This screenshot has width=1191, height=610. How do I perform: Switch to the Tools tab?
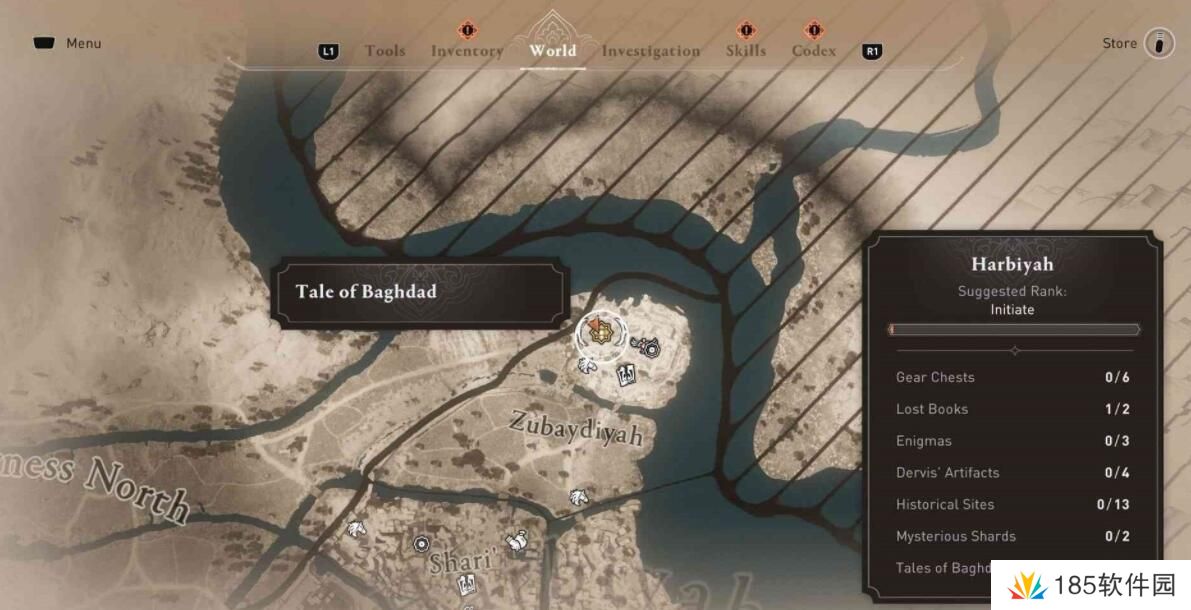pos(385,51)
